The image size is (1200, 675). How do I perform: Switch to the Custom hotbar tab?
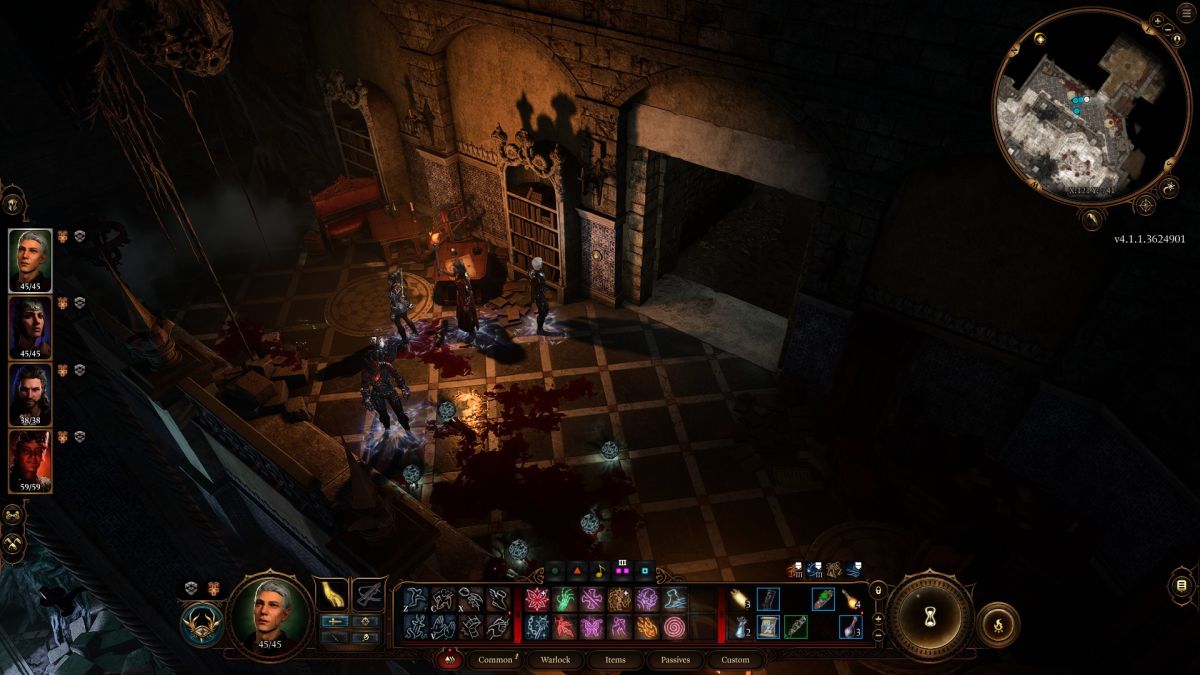(735, 660)
